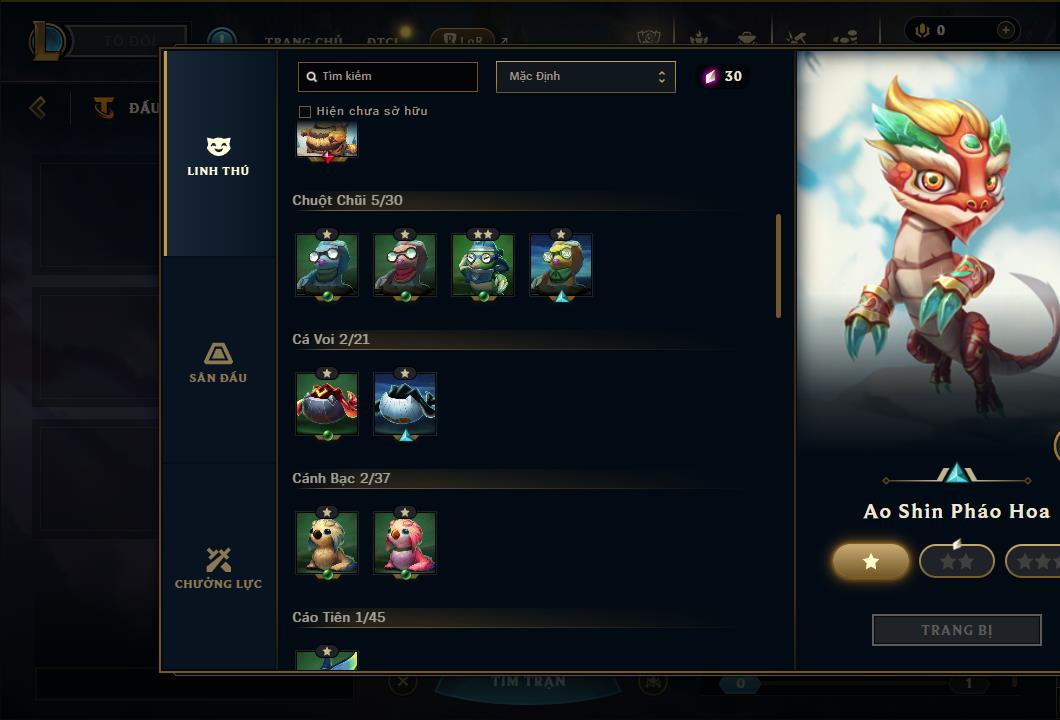Click the legends list scrollbar
The height and width of the screenshot is (720, 1060).
tap(778, 266)
